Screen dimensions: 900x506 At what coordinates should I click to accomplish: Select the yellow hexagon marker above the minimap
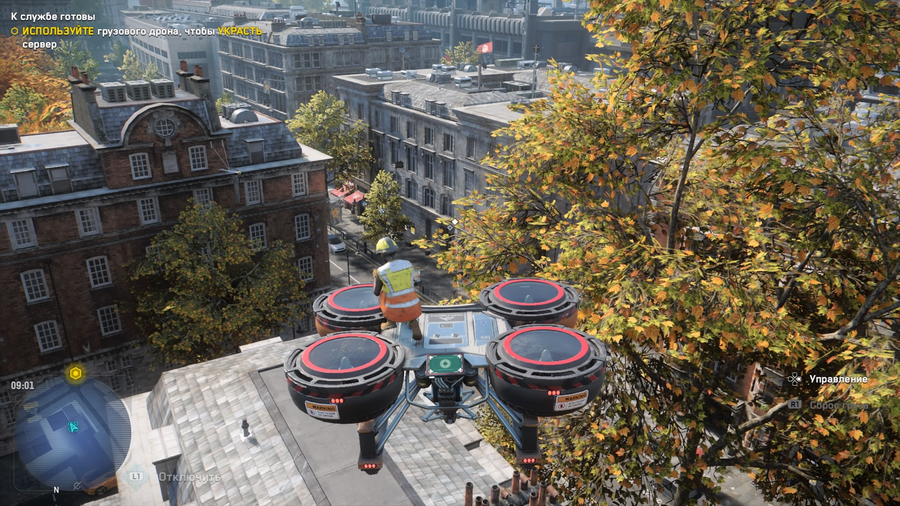coord(74,373)
